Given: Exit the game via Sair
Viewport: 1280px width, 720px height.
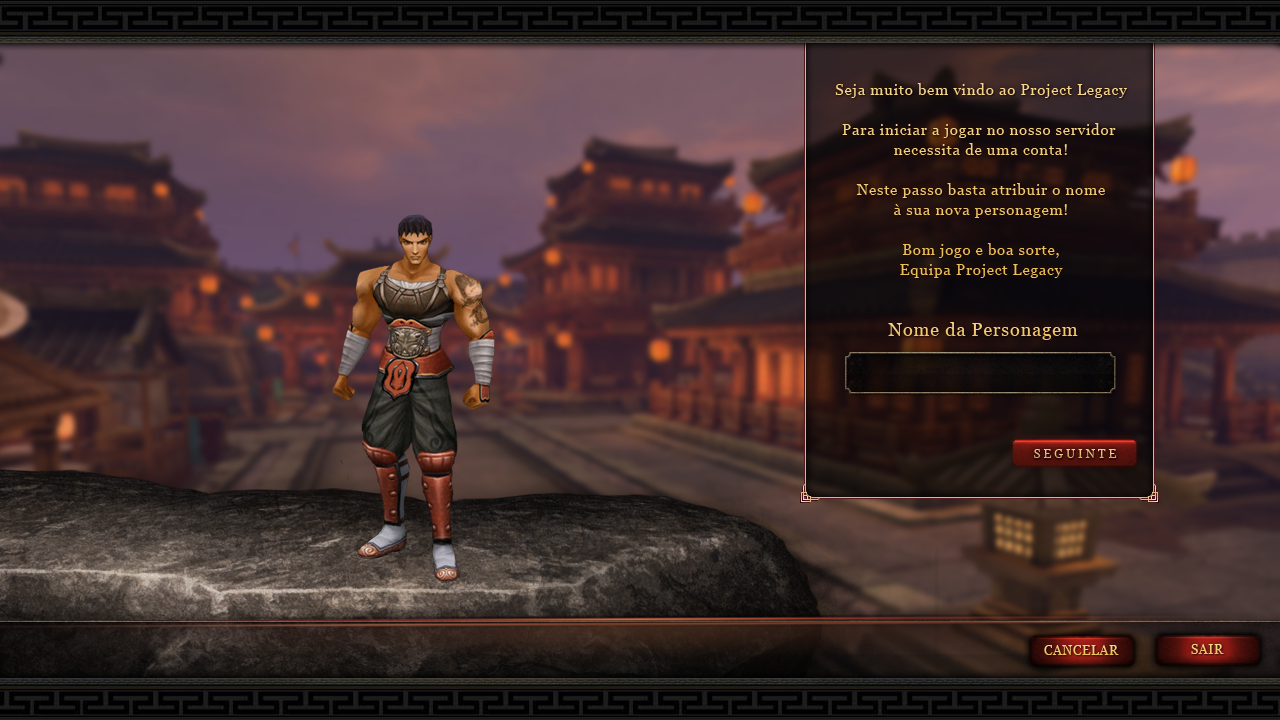Looking at the screenshot, I should 1207,650.
